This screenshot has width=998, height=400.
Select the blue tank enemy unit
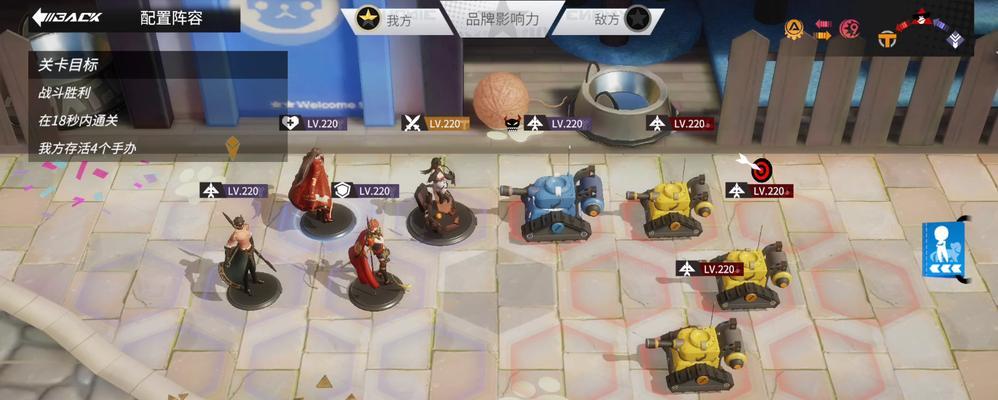pos(553,203)
